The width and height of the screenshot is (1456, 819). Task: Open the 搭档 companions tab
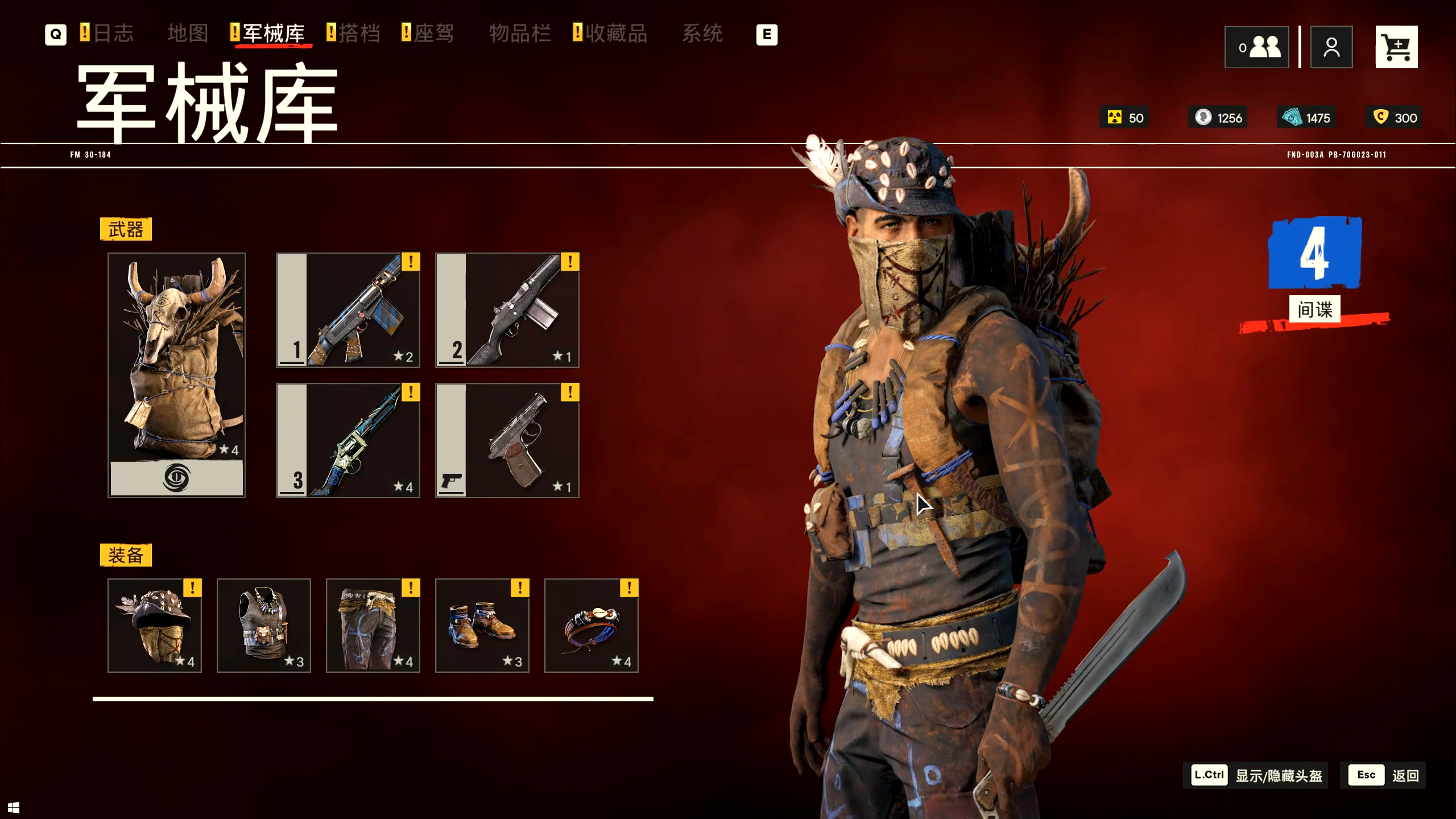tap(359, 34)
